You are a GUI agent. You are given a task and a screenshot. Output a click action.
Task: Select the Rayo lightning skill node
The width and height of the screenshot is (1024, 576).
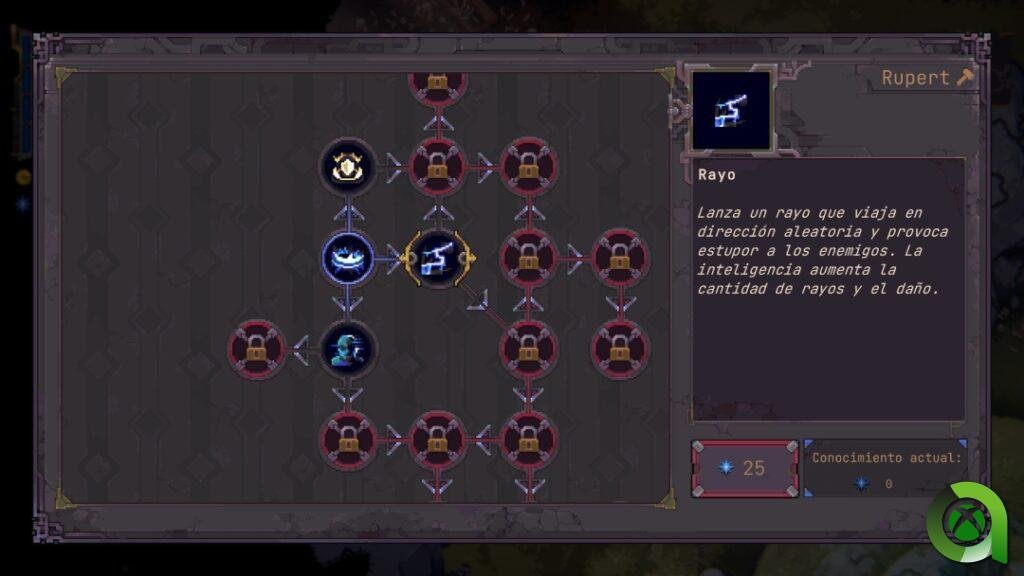437,259
